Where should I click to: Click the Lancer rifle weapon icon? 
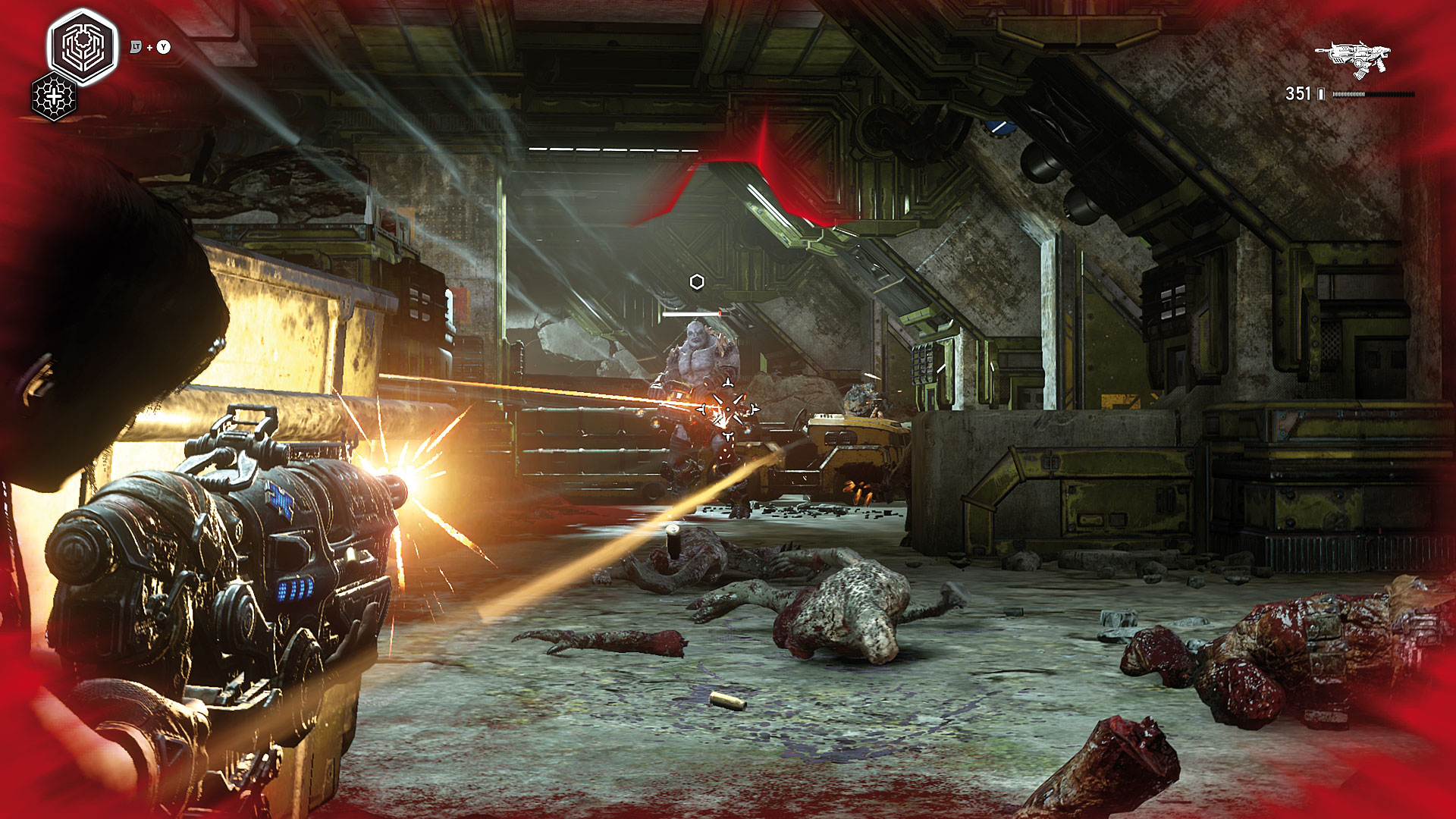point(1354,58)
